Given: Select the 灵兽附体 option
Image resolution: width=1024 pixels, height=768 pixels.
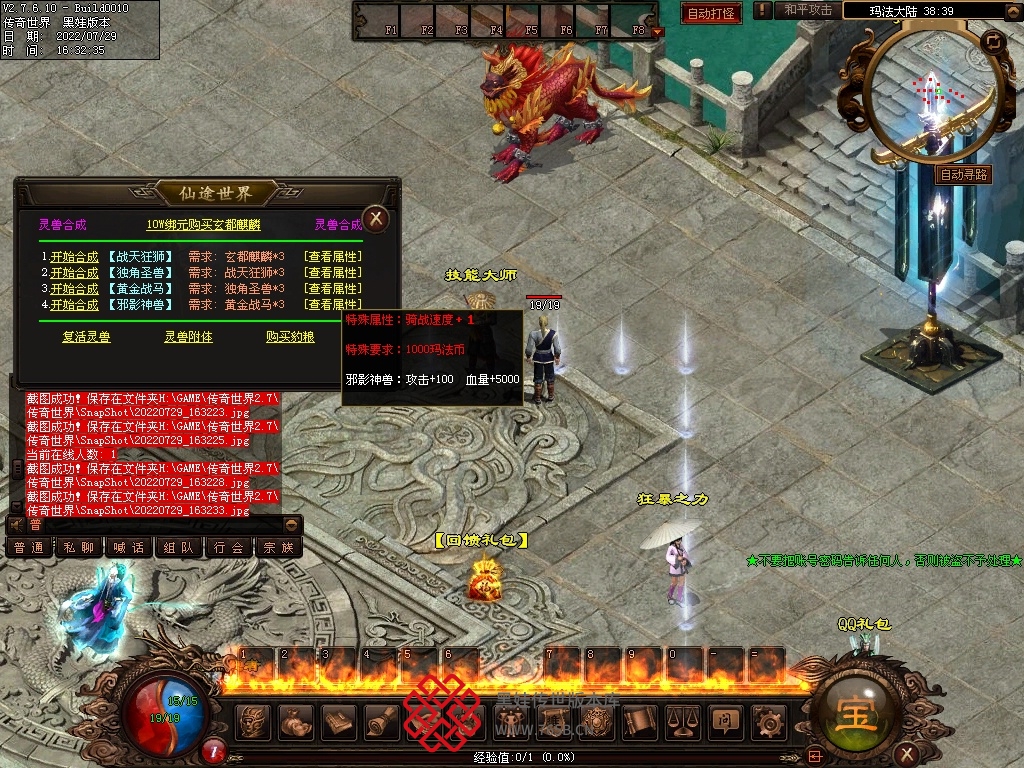Looking at the screenshot, I should tap(188, 337).
